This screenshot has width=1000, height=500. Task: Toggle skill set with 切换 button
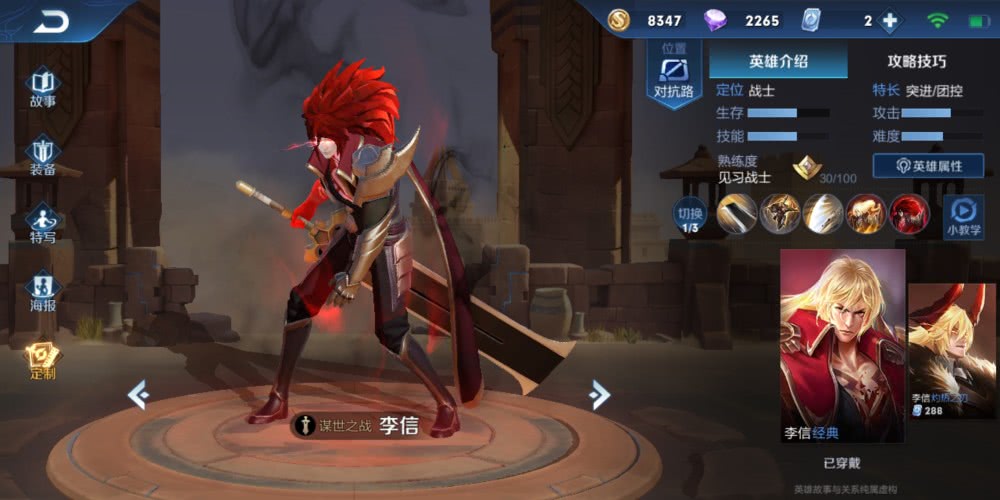[x=690, y=214]
